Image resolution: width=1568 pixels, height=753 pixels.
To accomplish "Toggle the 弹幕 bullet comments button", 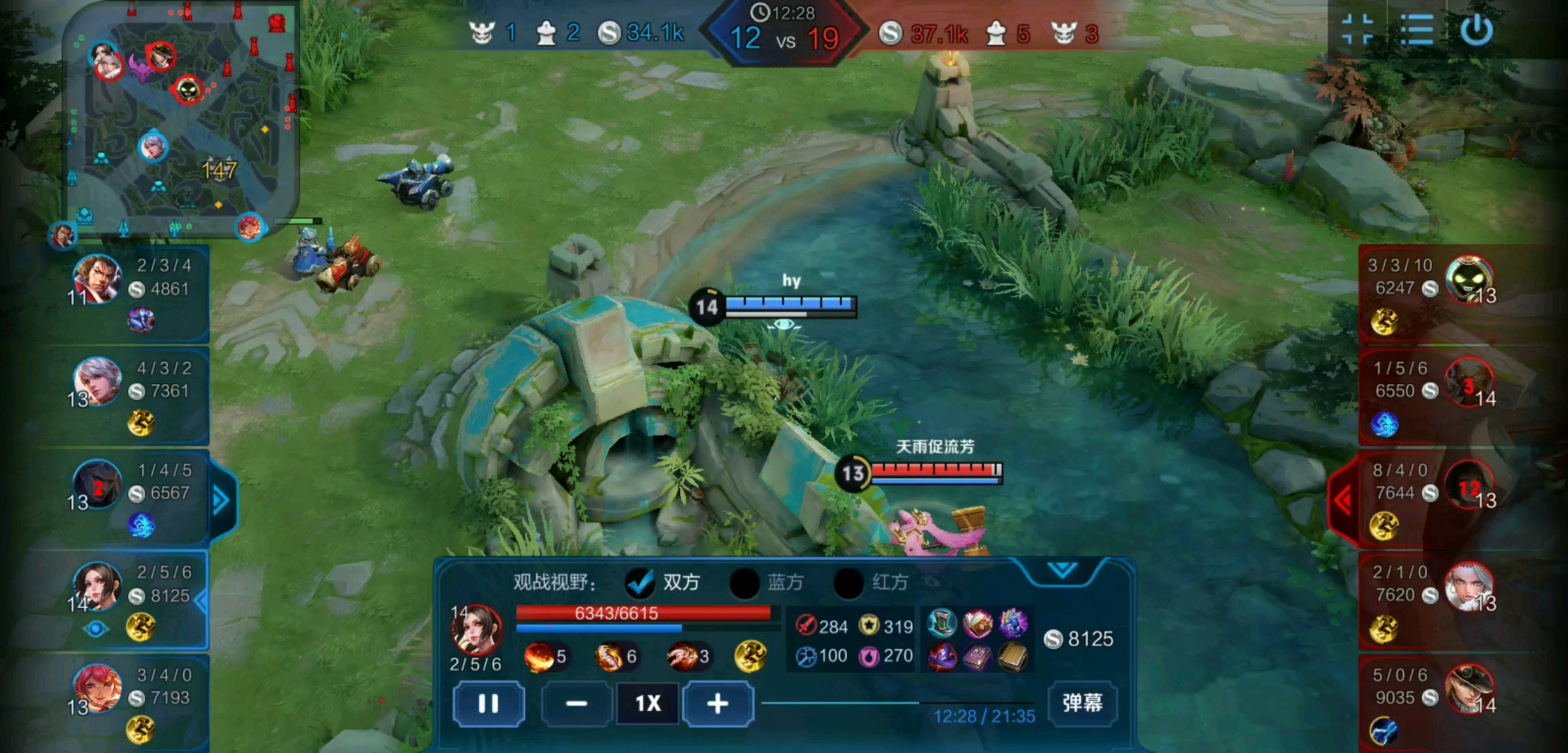I will (1082, 702).
